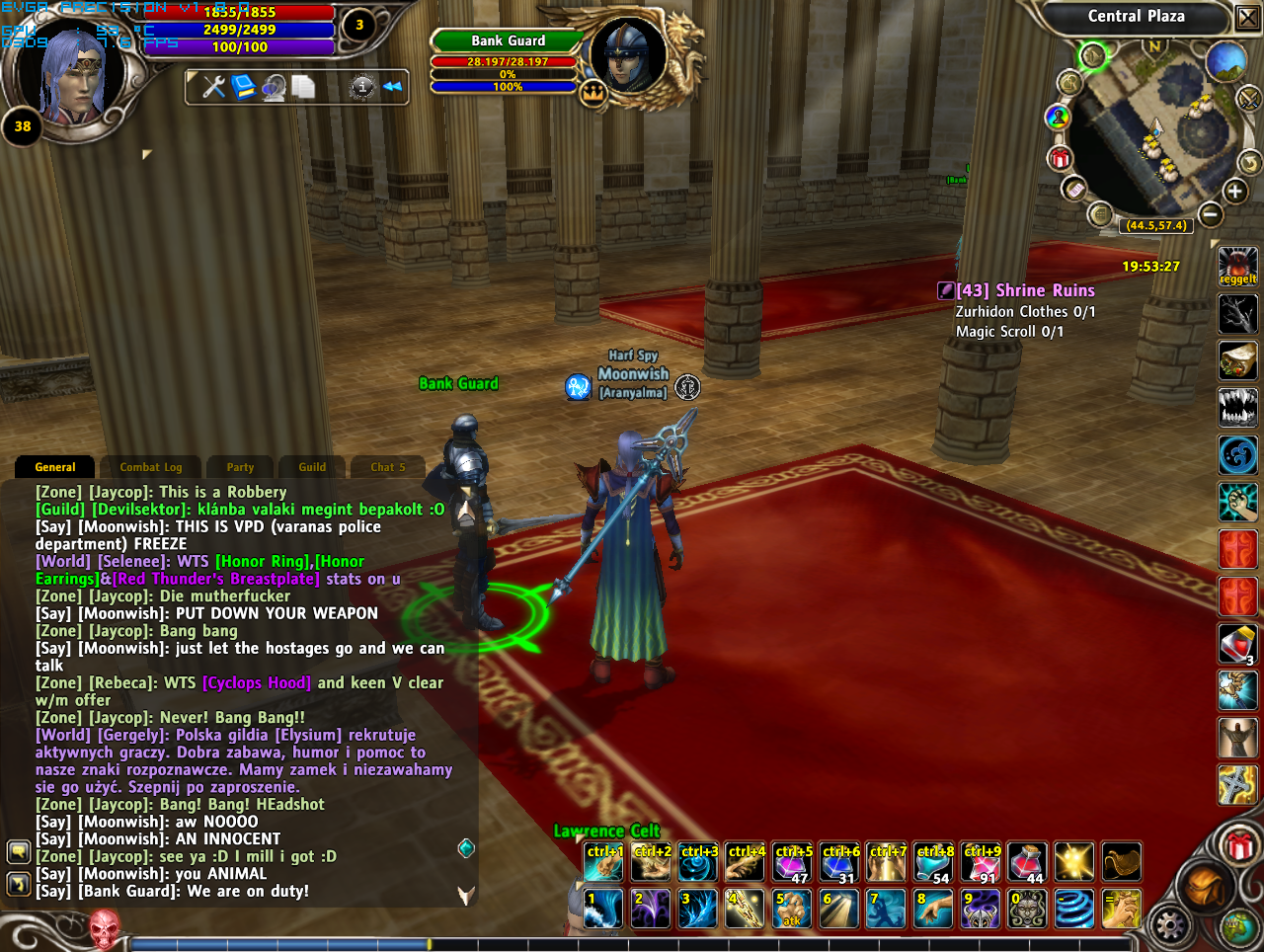Open the backpack bag button

pos(1207,885)
